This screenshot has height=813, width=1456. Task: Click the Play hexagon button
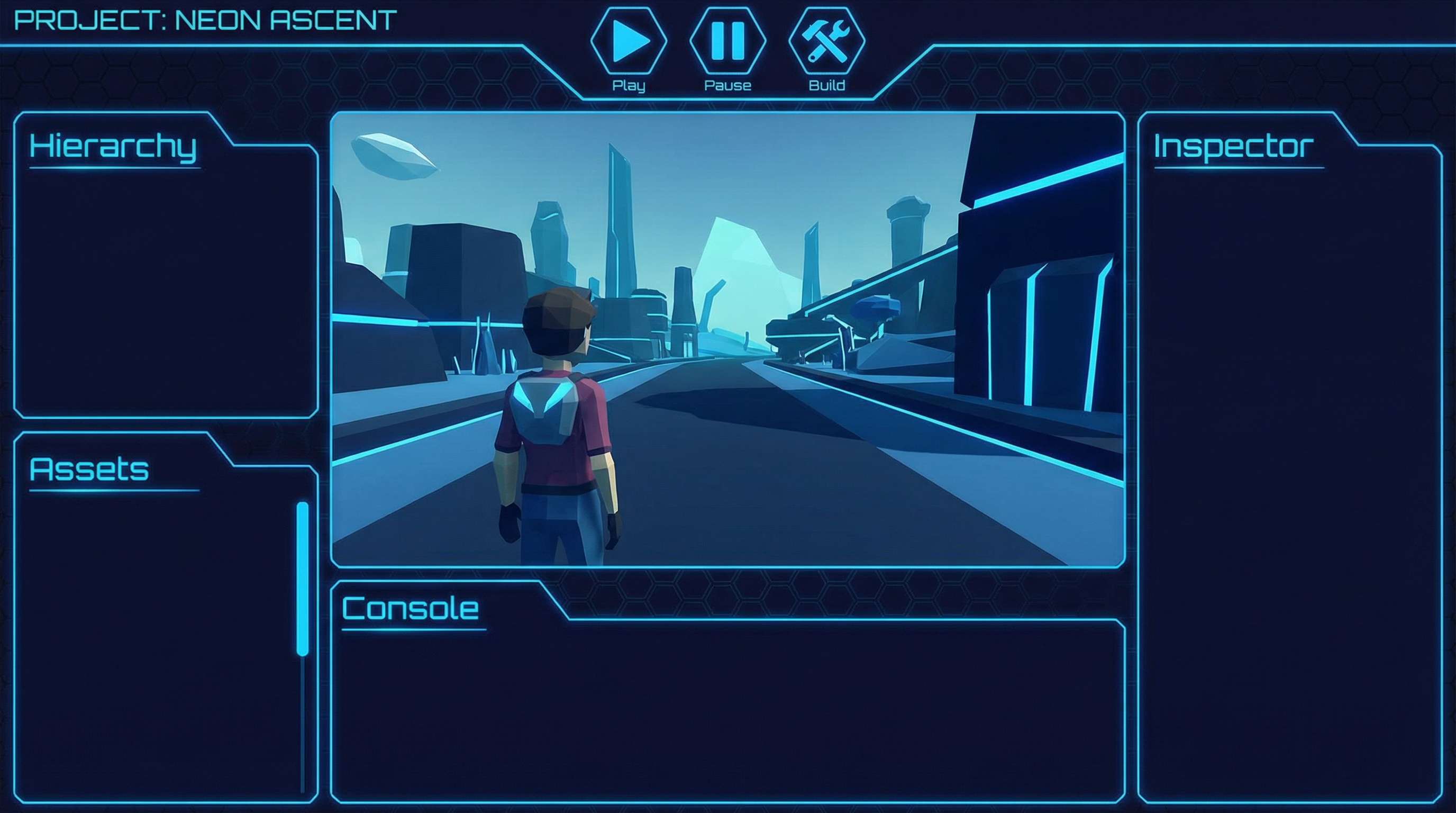coord(629,41)
